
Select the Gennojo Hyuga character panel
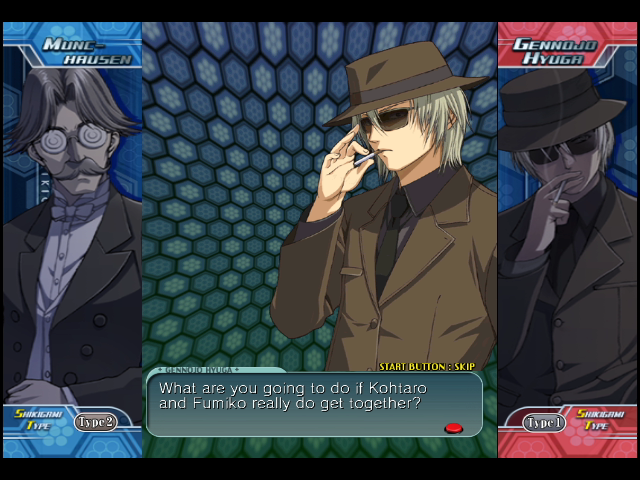click(x=567, y=230)
